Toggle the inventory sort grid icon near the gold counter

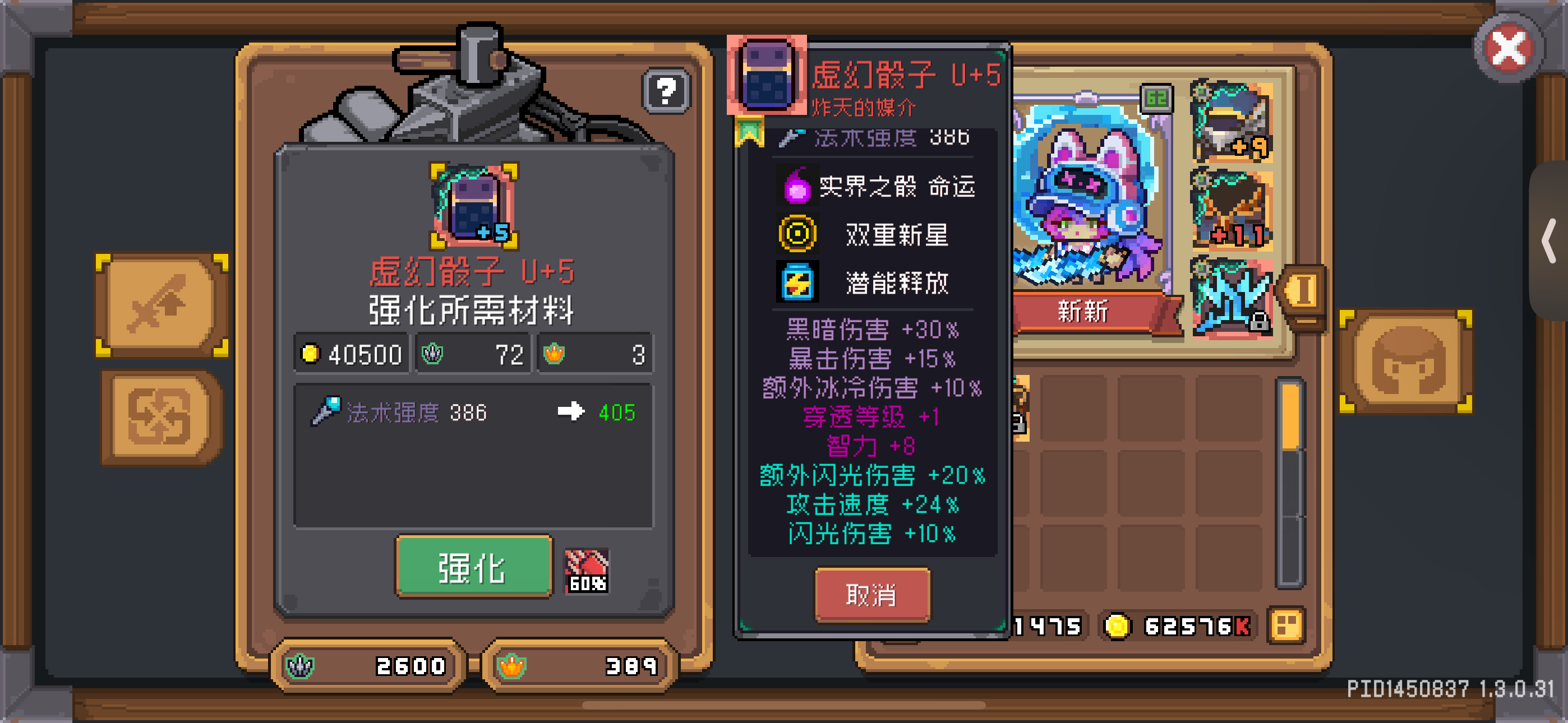coord(1285,624)
